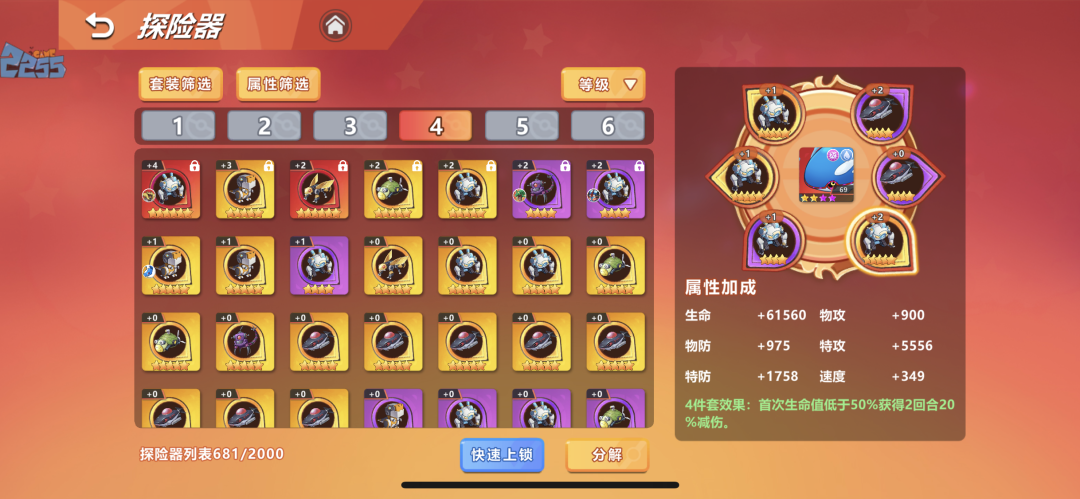
Task: Open the 属性筛选 attribute filter
Action: tap(278, 85)
